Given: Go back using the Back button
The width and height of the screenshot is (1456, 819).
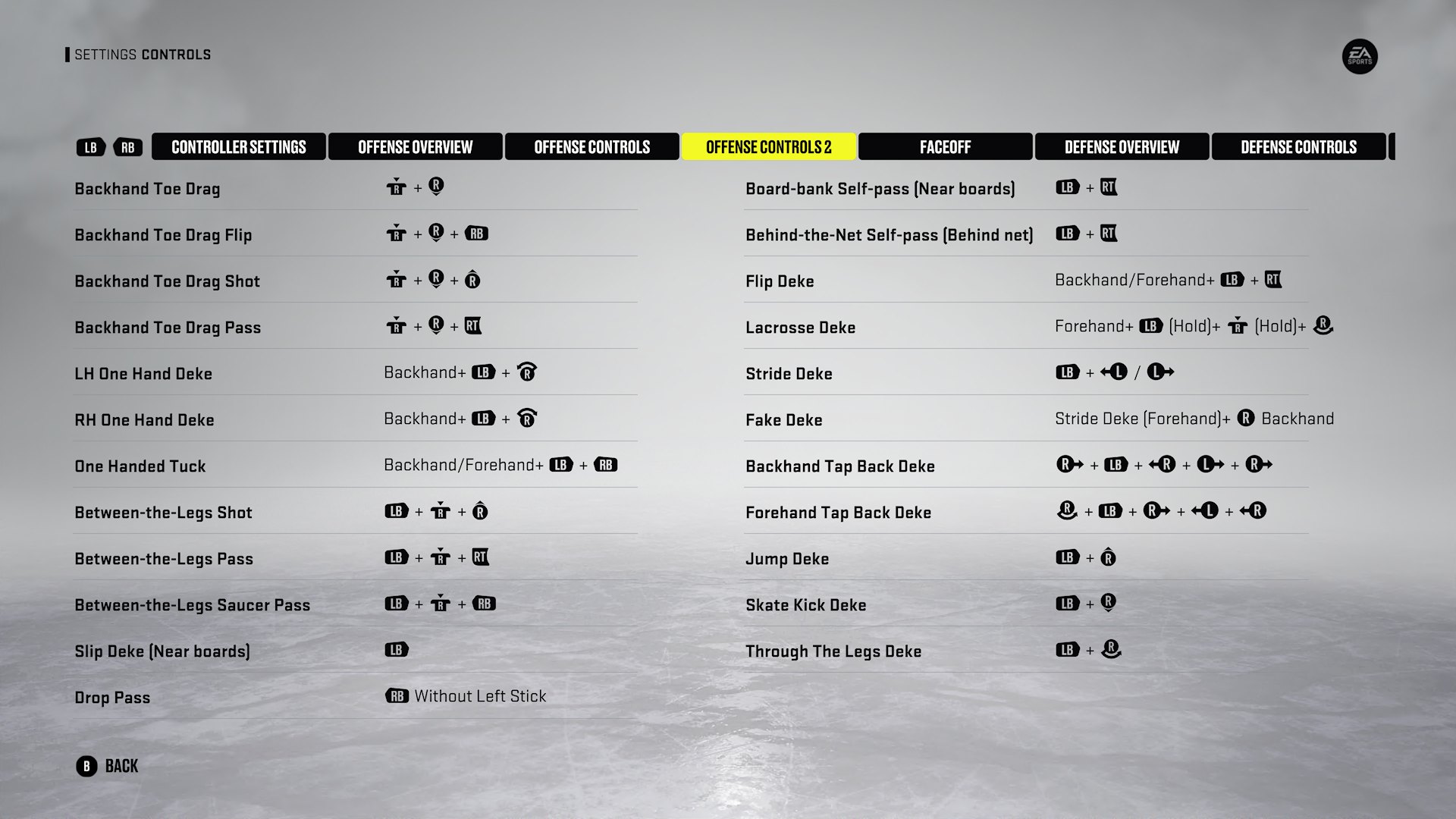Looking at the screenshot, I should (108, 766).
